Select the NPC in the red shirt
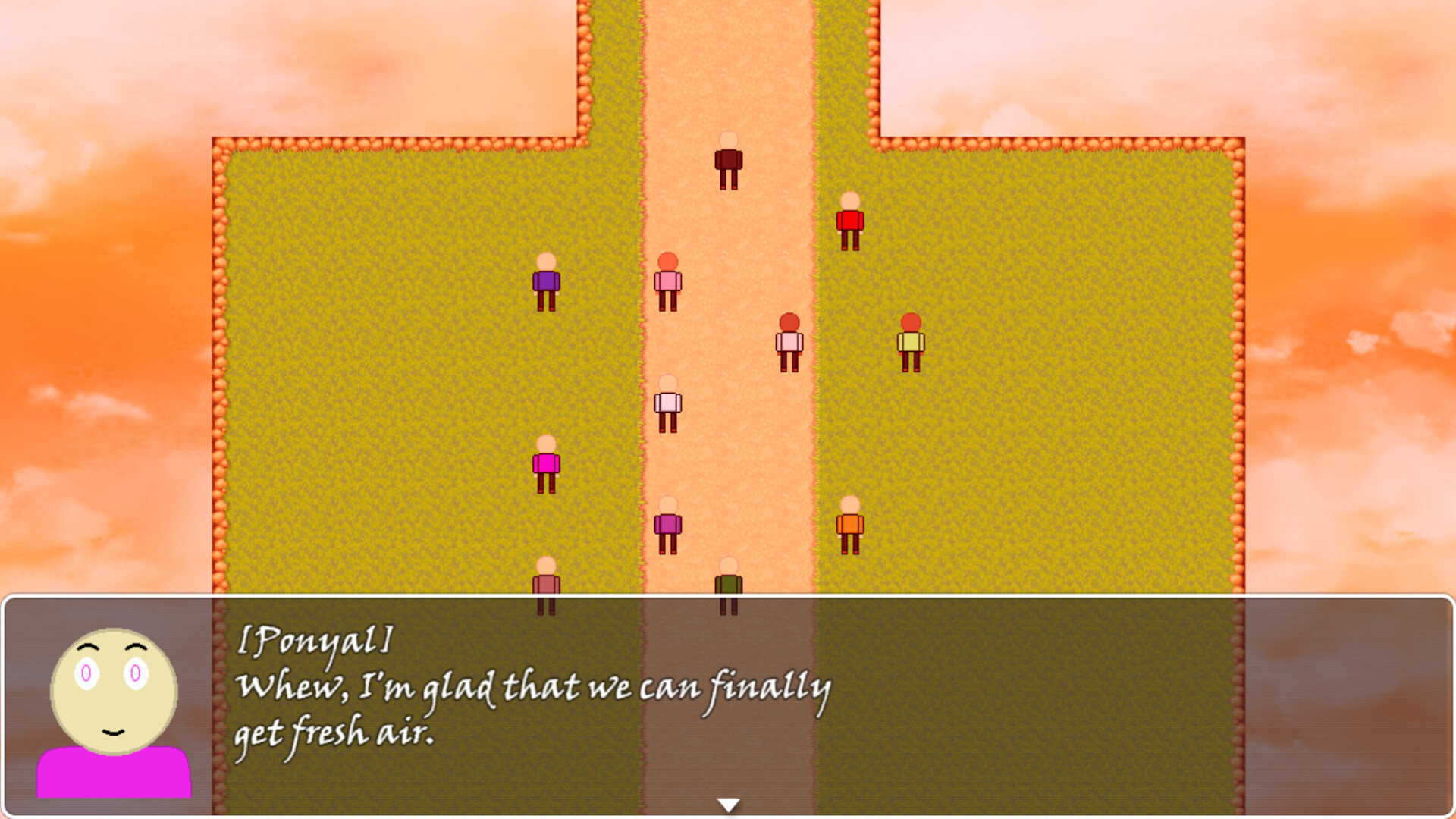The width and height of the screenshot is (1456, 819). pyautogui.click(x=850, y=221)
